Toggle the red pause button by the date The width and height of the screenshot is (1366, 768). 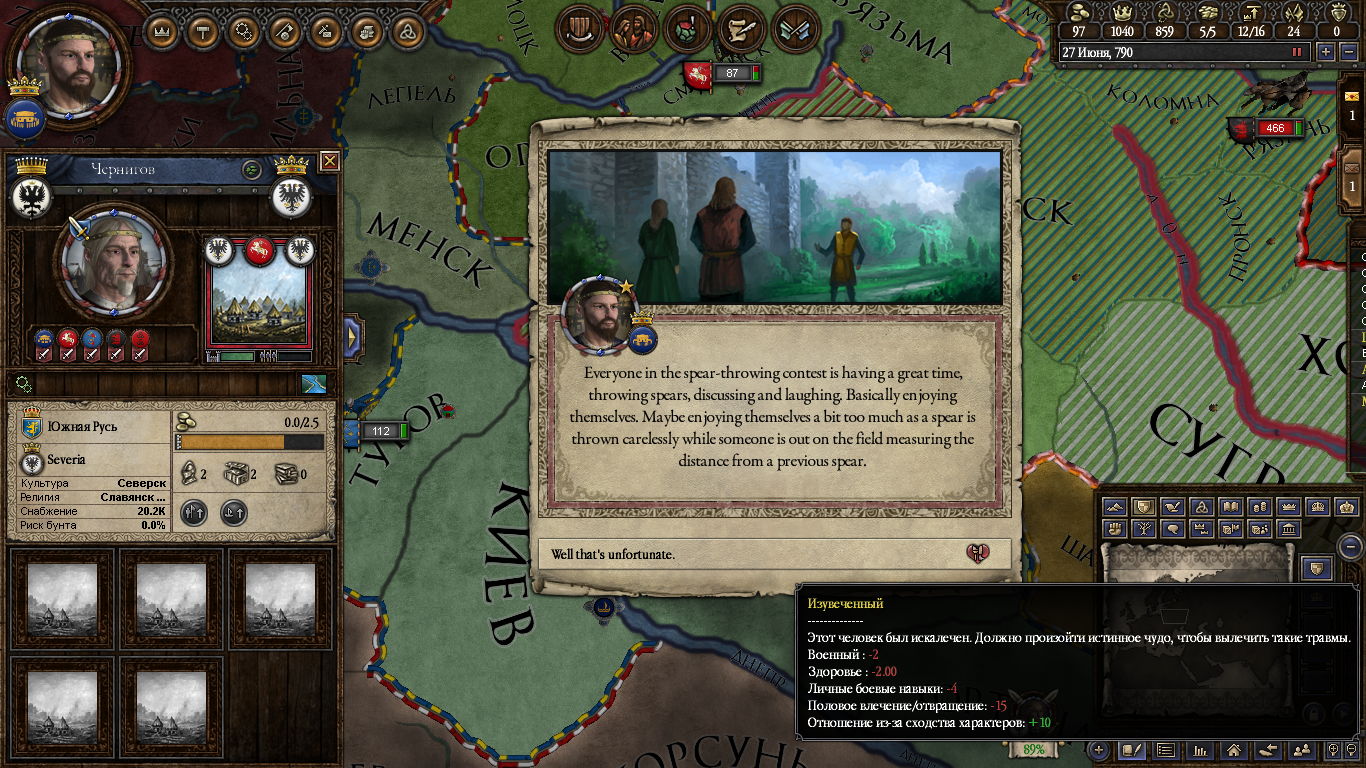1298,52
